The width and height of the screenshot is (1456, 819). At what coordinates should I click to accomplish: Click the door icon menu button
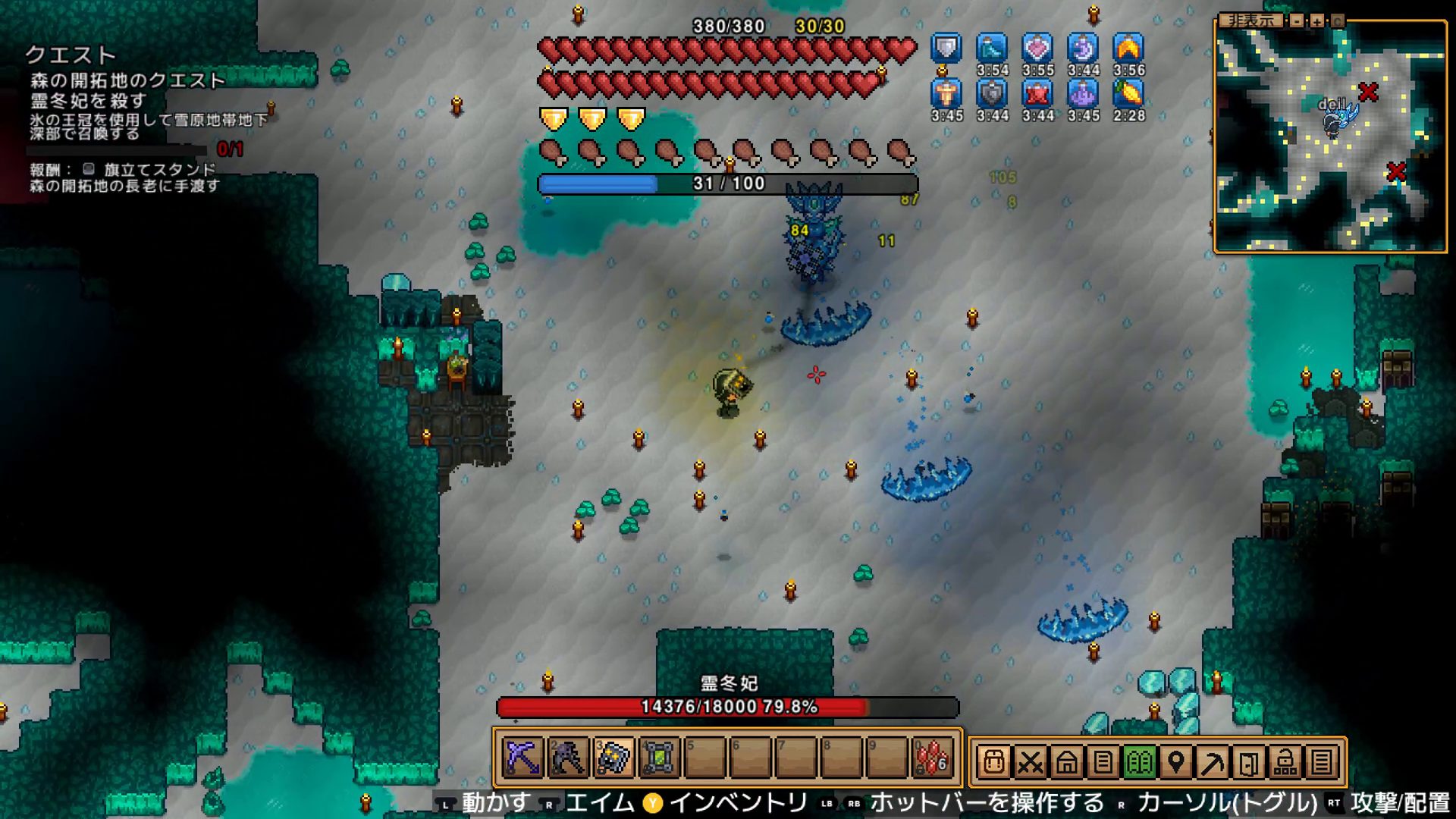click(x=1248, y=761)
